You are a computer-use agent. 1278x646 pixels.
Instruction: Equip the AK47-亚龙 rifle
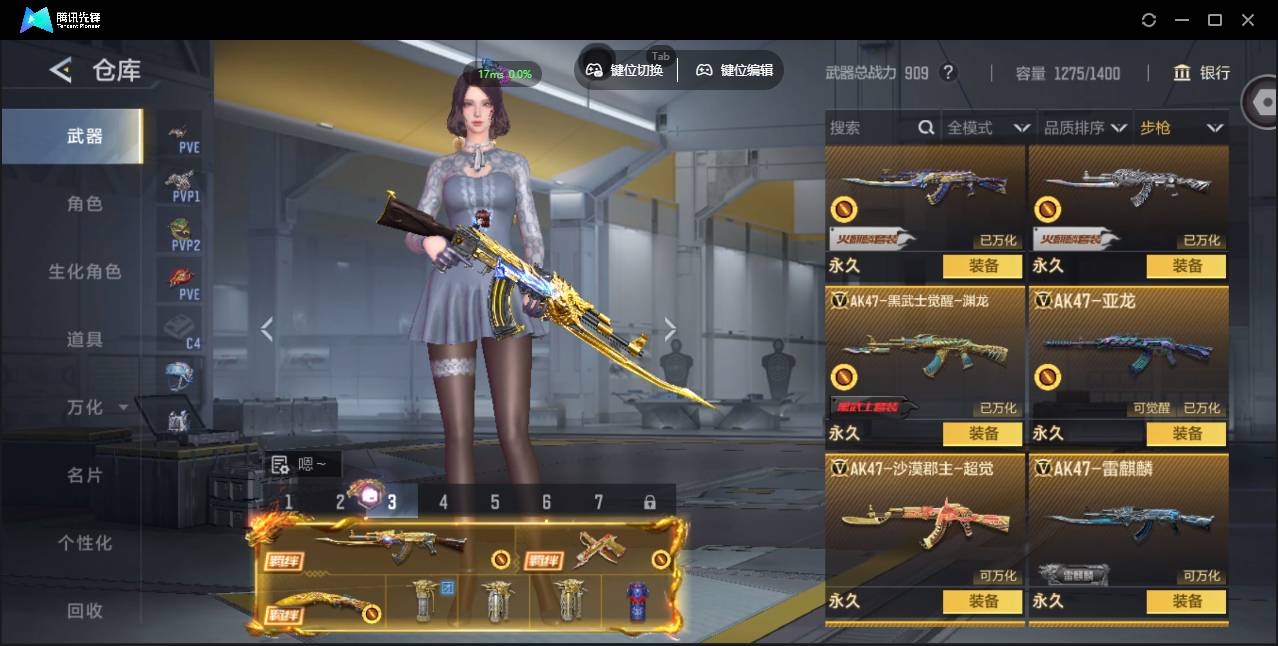pos(1186,434)
